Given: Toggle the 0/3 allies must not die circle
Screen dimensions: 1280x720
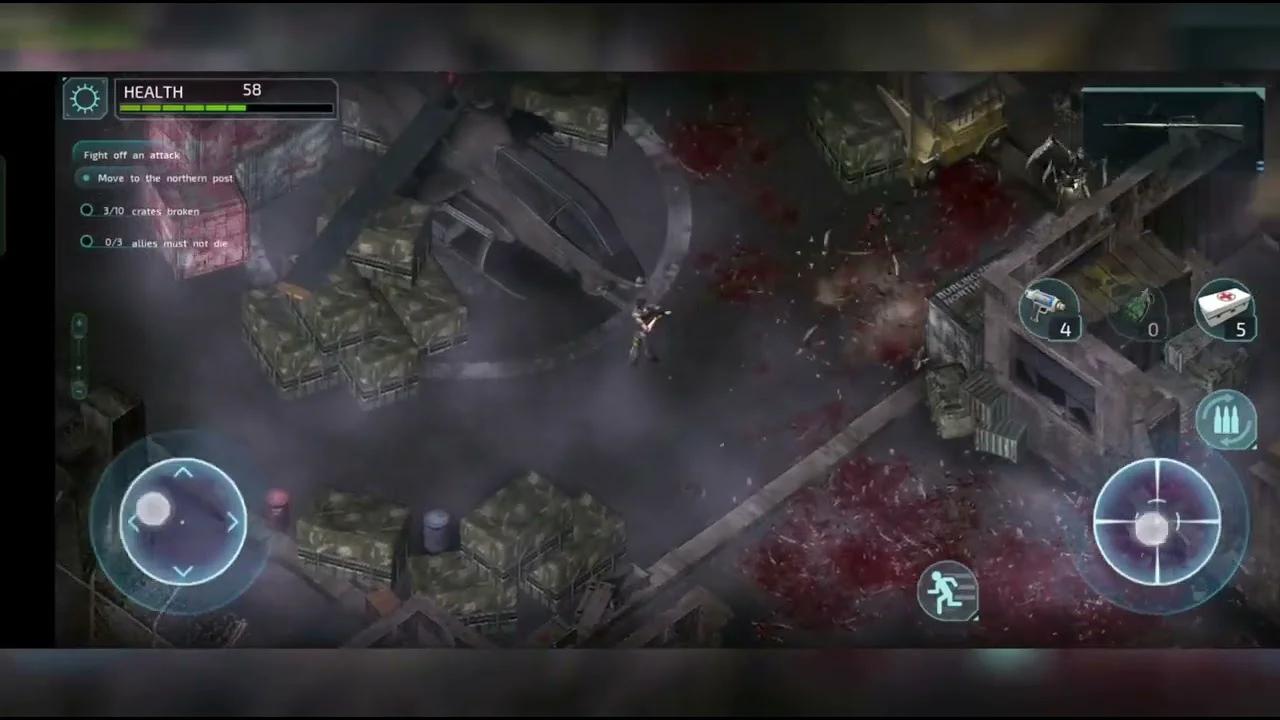Looking at the screenshot, I should click(x=87, y=241).
